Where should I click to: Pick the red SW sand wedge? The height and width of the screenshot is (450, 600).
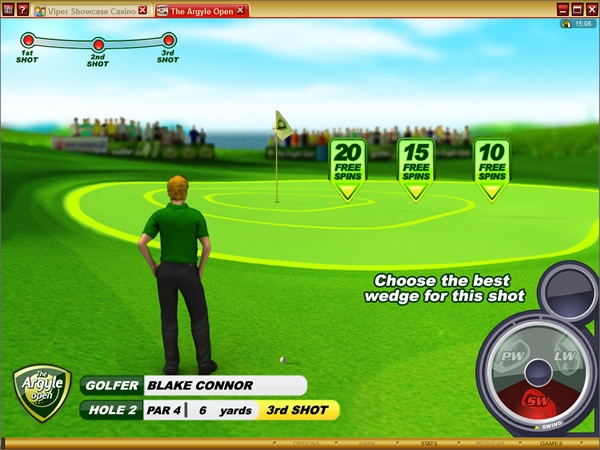pyautogui.click(x=538, y=401)
